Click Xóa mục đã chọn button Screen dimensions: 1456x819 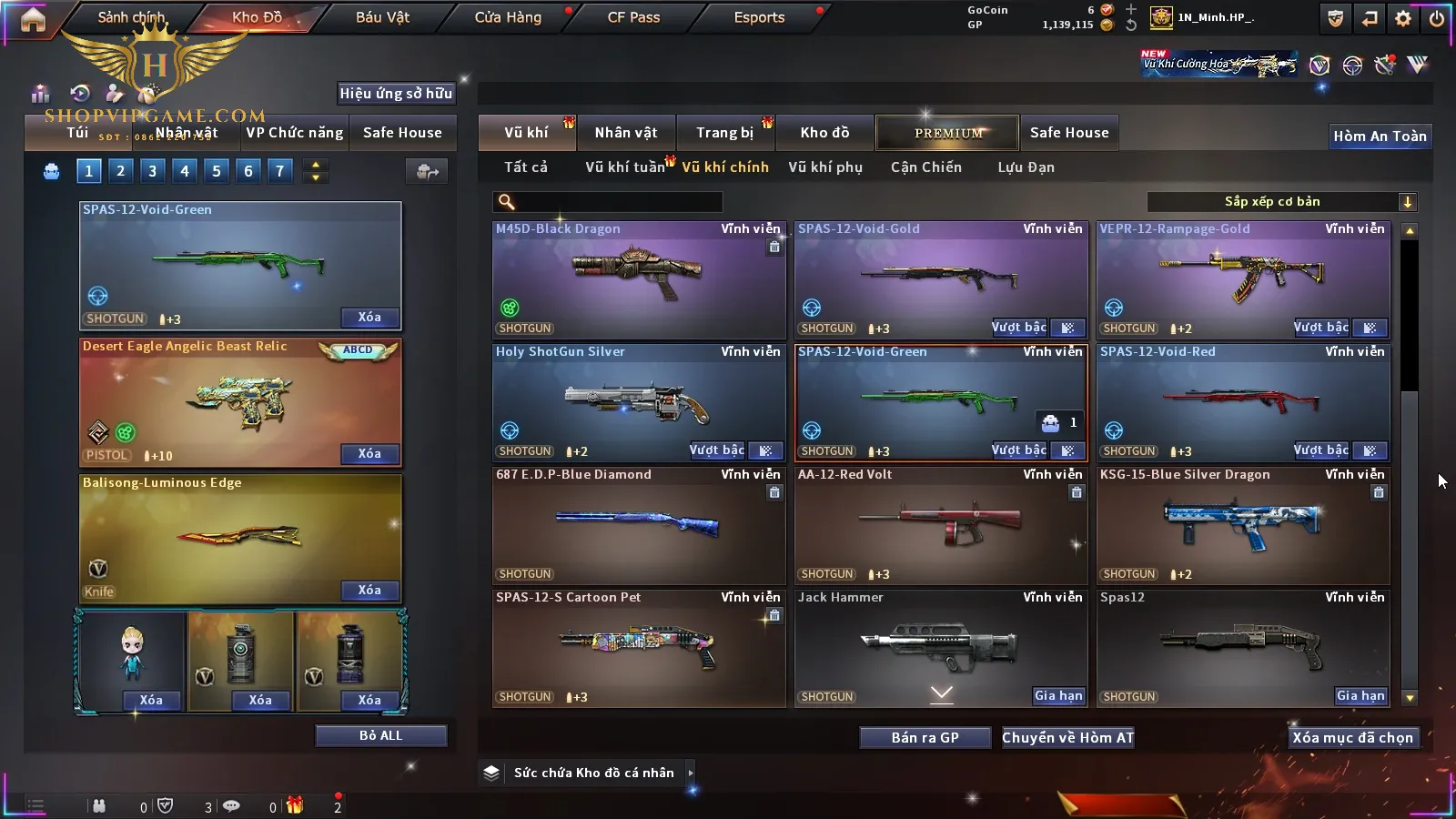pos(1352,738)
